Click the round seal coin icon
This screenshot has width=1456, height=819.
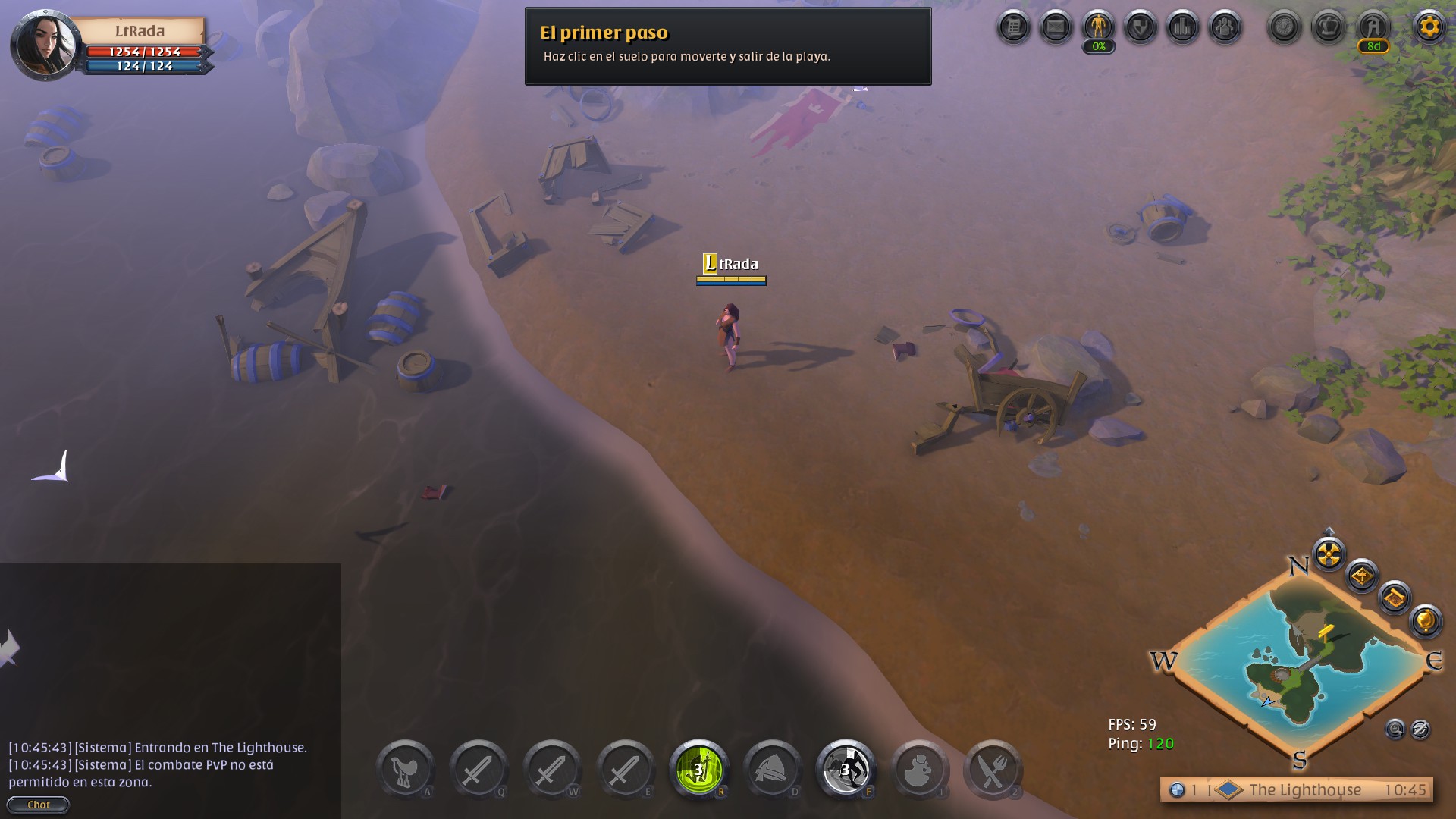(1285, 28)
